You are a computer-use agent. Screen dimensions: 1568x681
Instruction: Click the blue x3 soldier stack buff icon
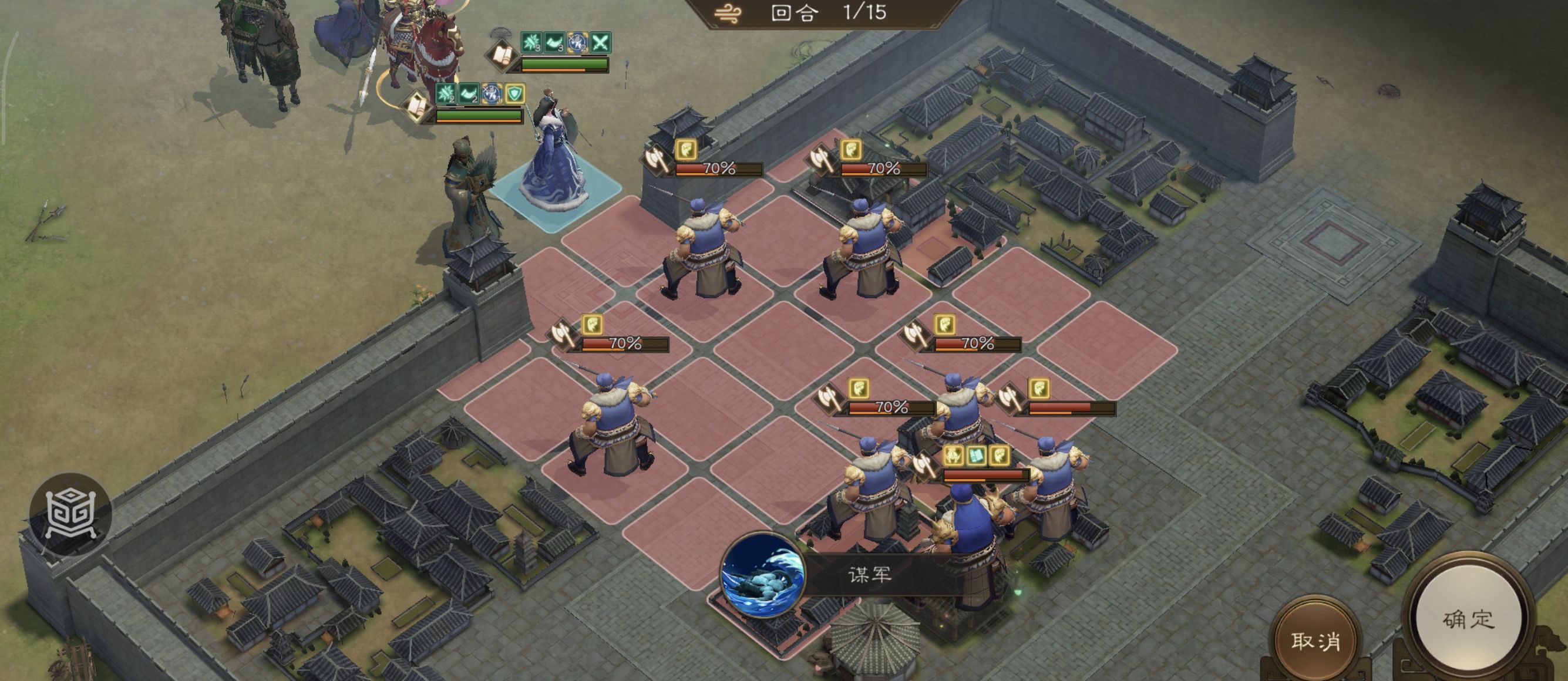pos(578,43)
